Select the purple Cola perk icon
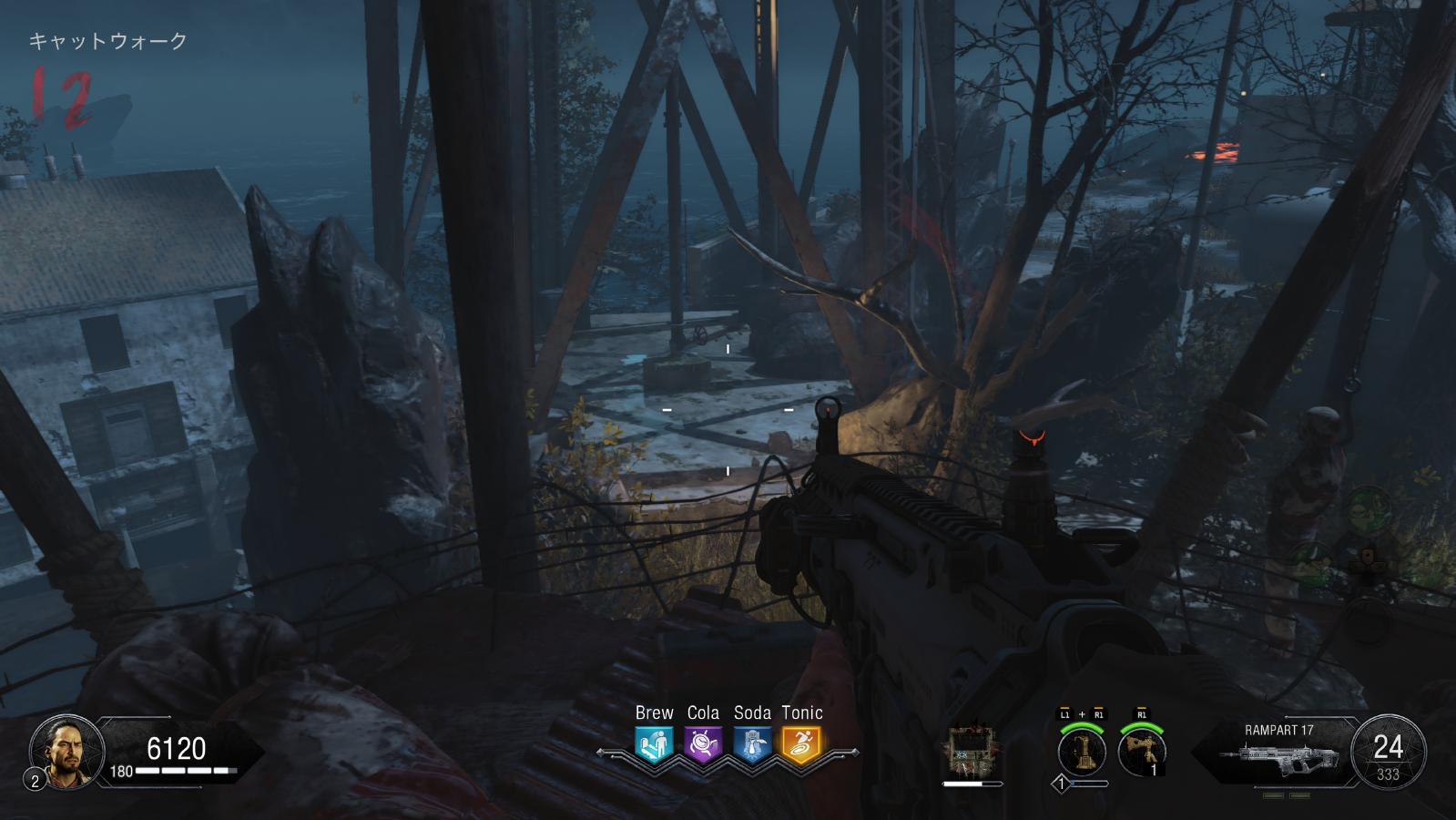This screenshot has height=820, width=1456. [x=703, y=744]
